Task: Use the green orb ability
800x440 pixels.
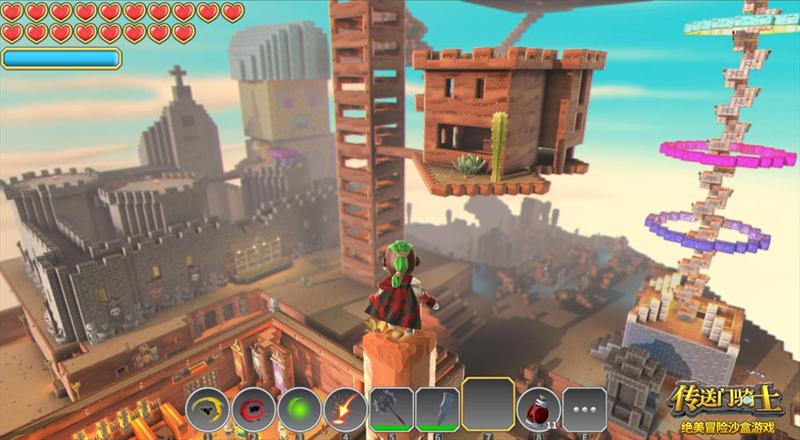Action: tap(297, 408)
